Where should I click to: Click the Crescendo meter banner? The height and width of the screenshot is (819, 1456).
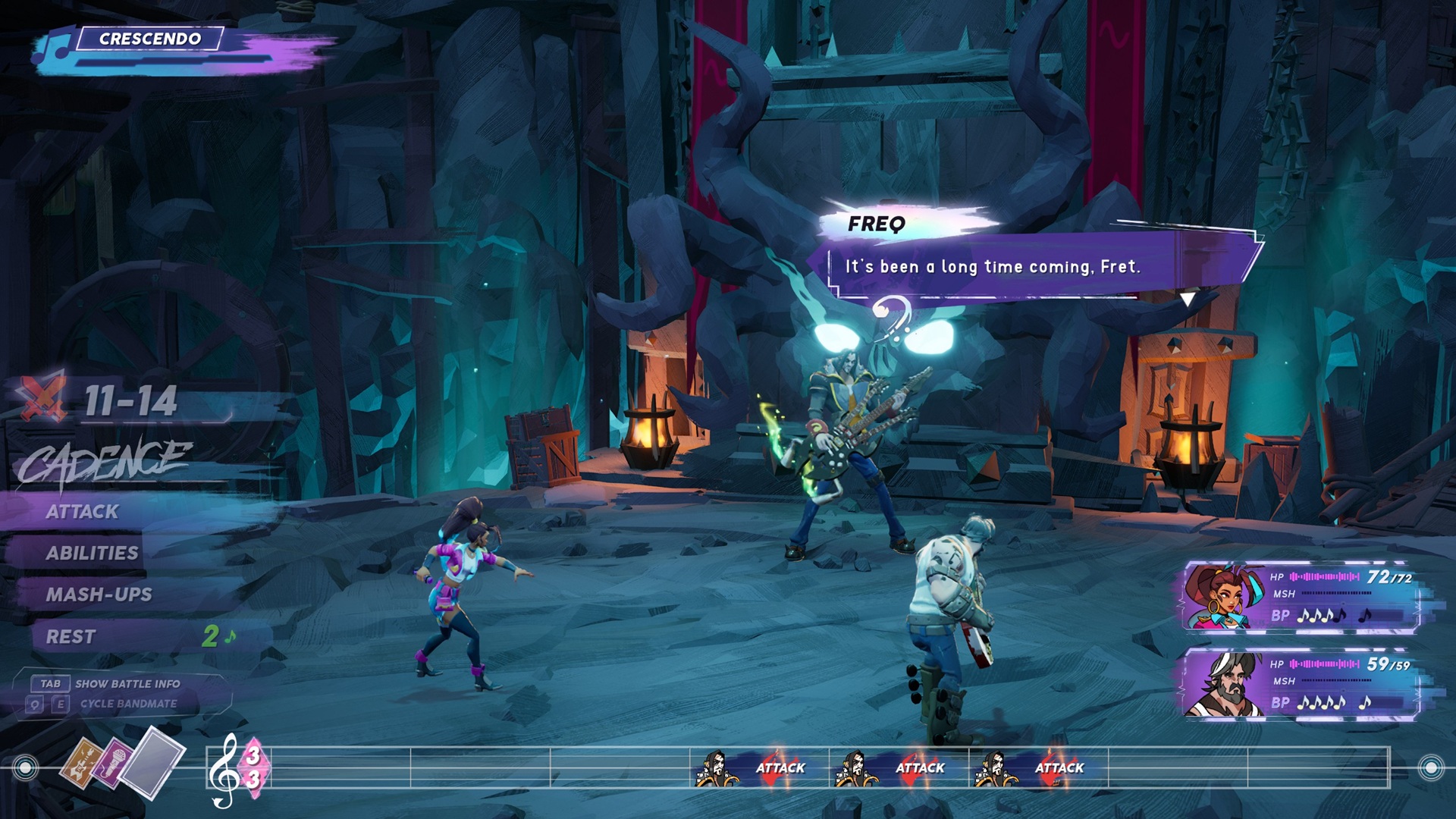coord(150,39)
